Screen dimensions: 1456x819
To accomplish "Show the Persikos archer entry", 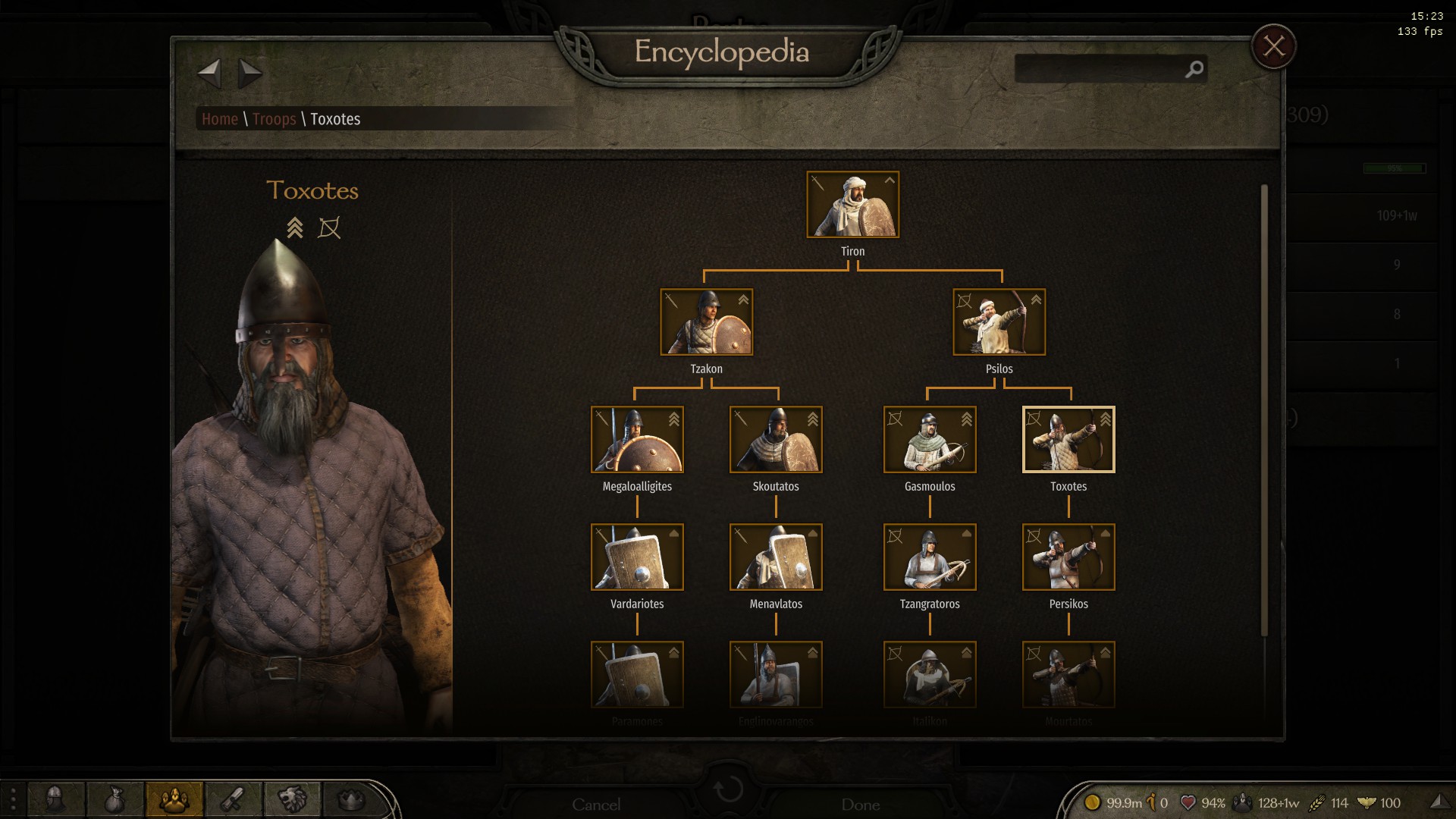I will tap(1068, 557).
